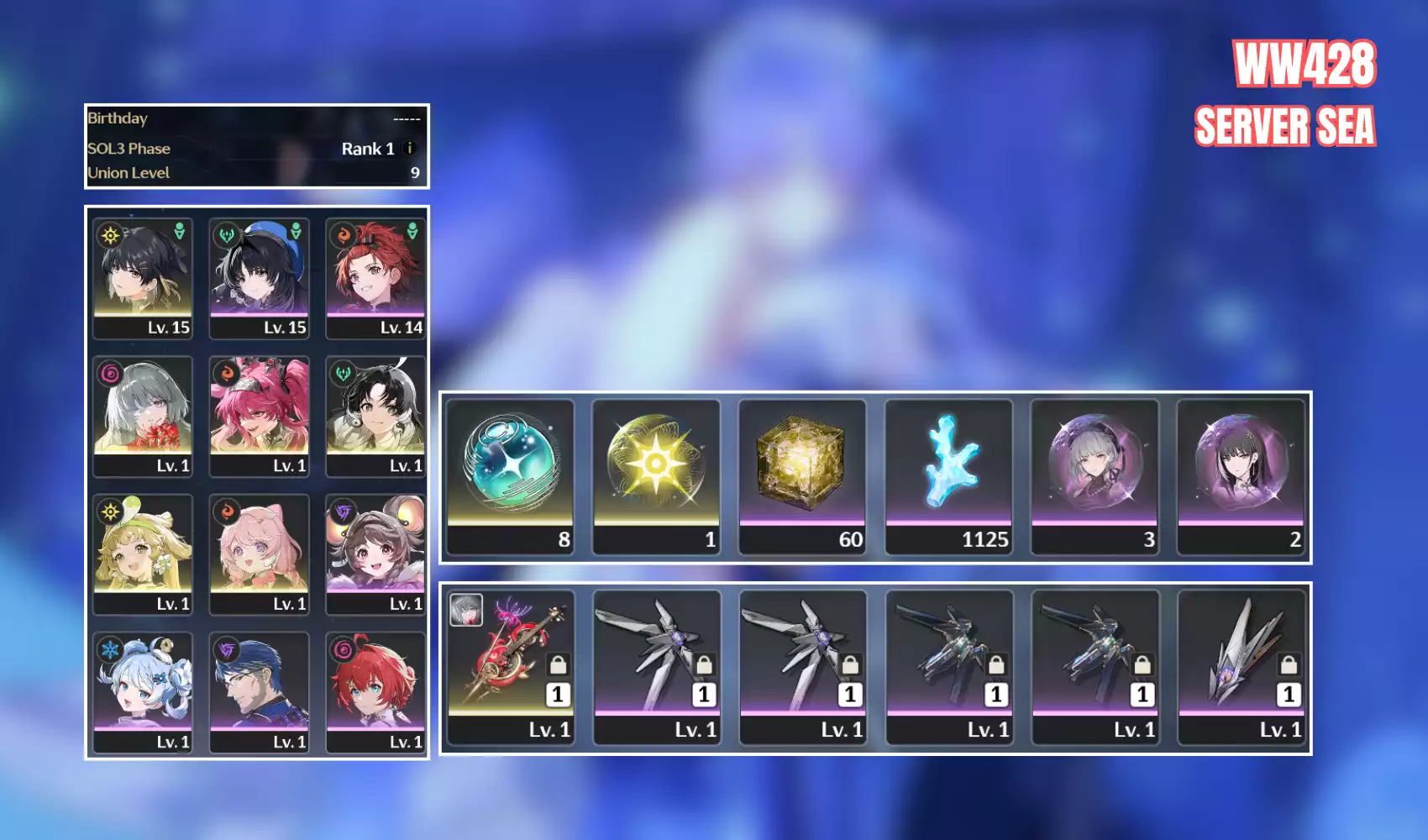Select the red-haired character at Lv. 14
1428x840 pixels.
pyautogui.click(x=375, y=278)
